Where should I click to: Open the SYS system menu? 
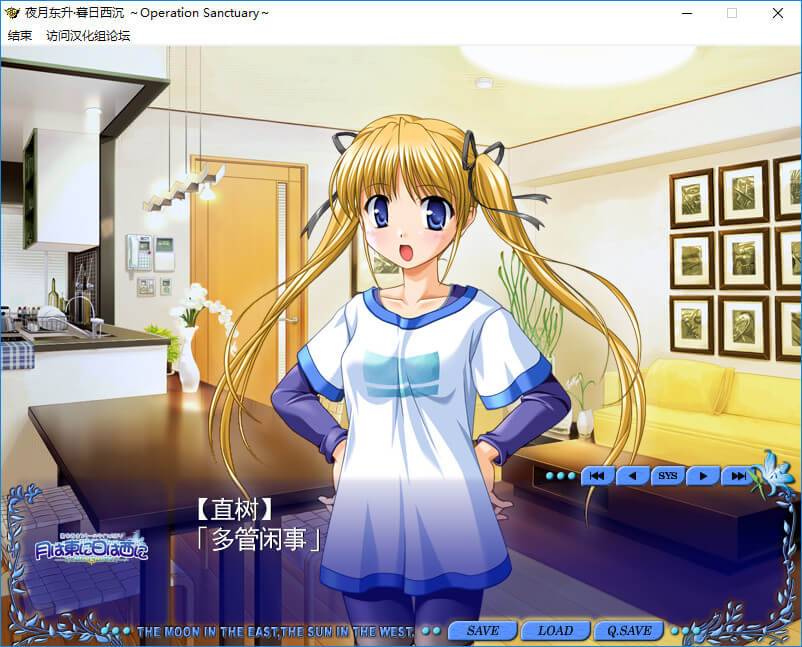pos(667,476)
